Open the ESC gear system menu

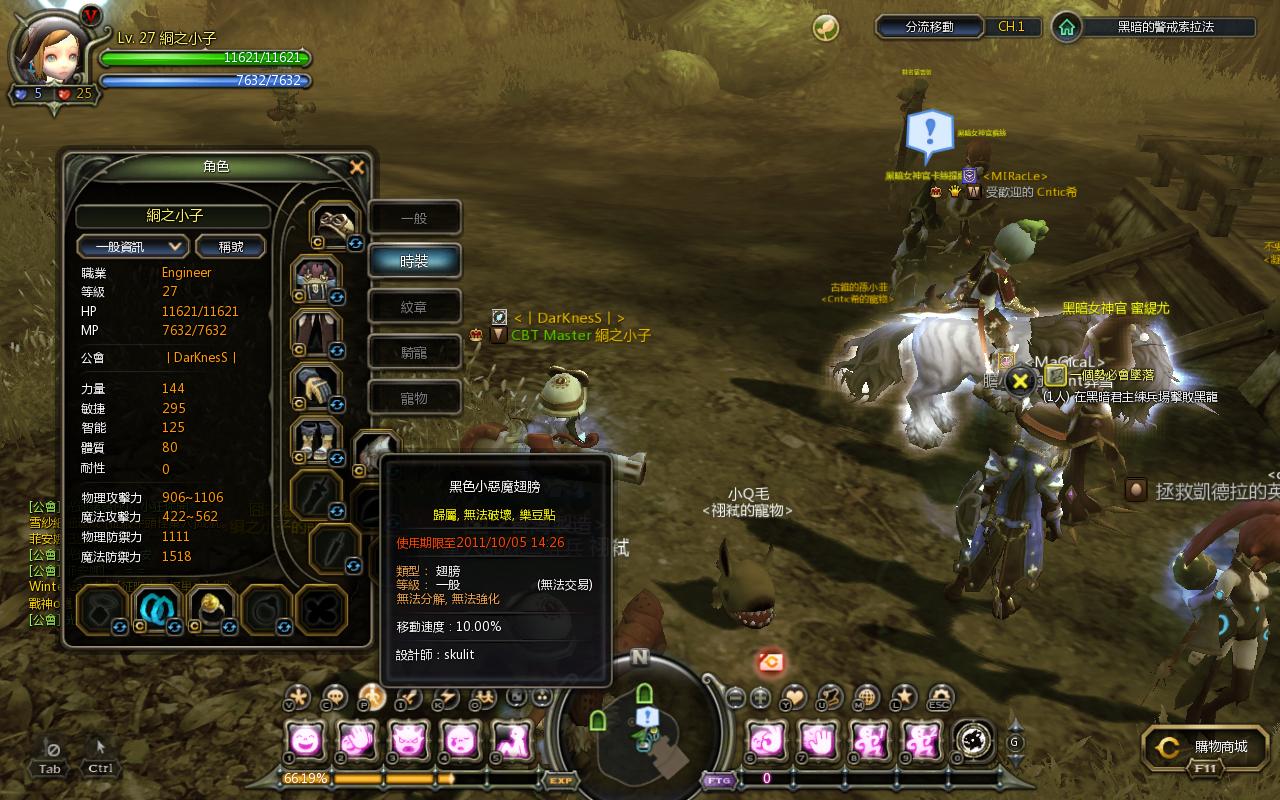pos(940,696)
